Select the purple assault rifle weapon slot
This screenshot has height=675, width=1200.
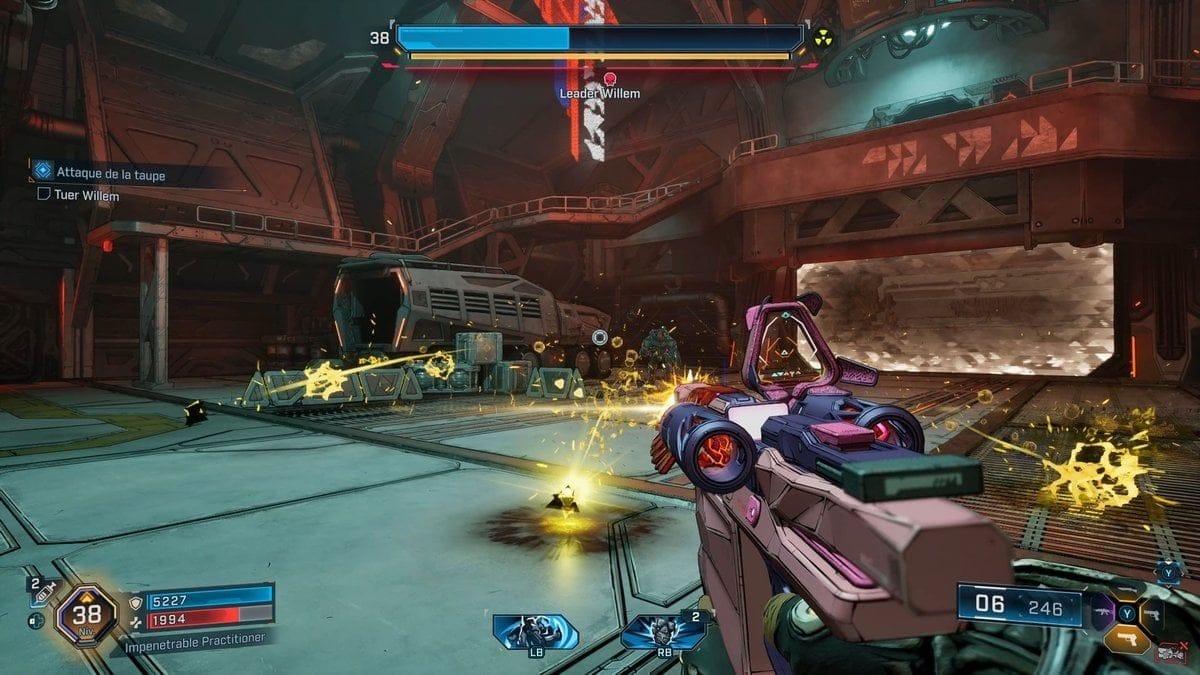coord(1103,609)
